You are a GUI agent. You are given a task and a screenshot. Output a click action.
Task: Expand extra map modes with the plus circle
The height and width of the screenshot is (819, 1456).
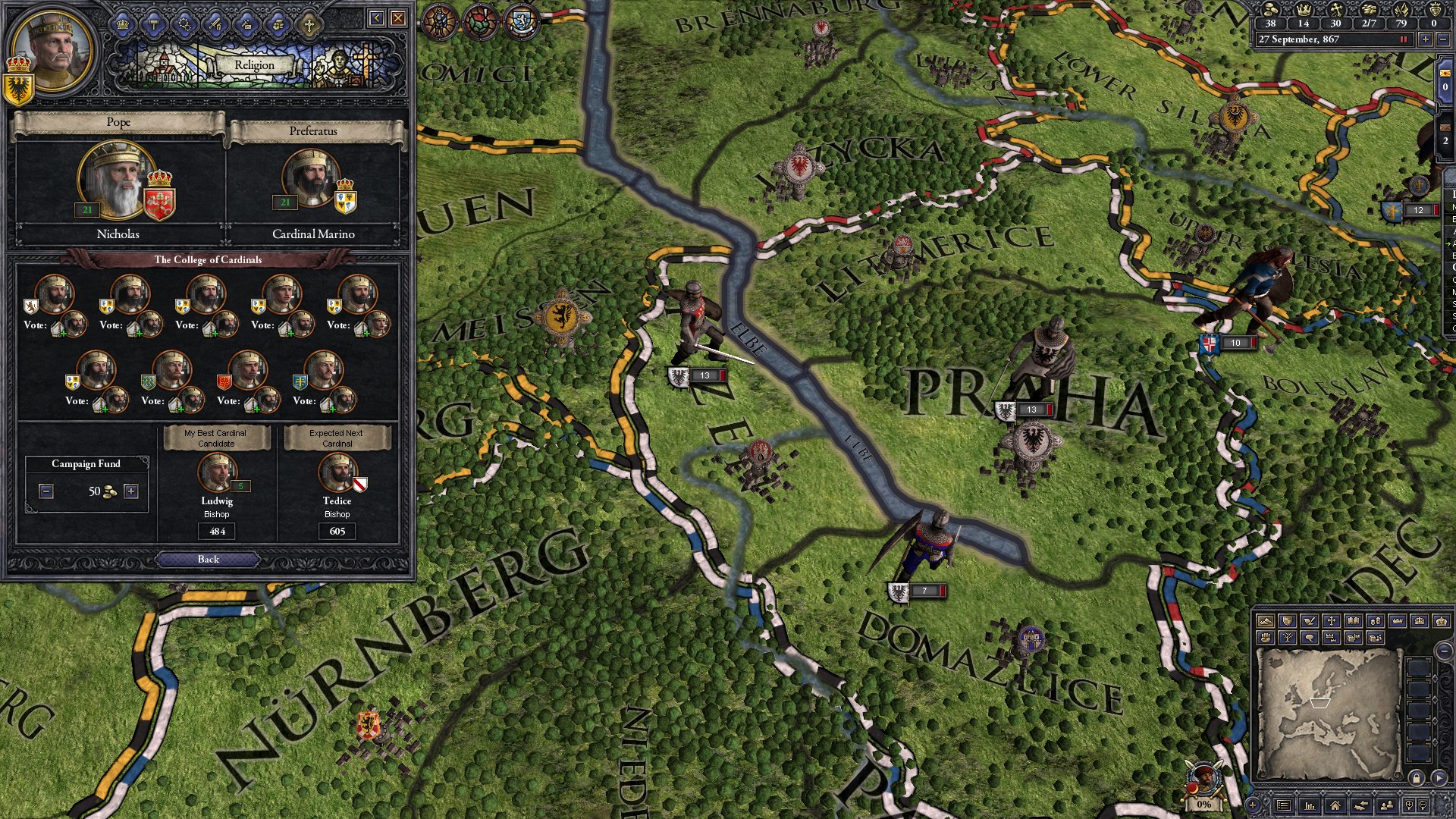pyautogui.click(x=1252, y=805)
